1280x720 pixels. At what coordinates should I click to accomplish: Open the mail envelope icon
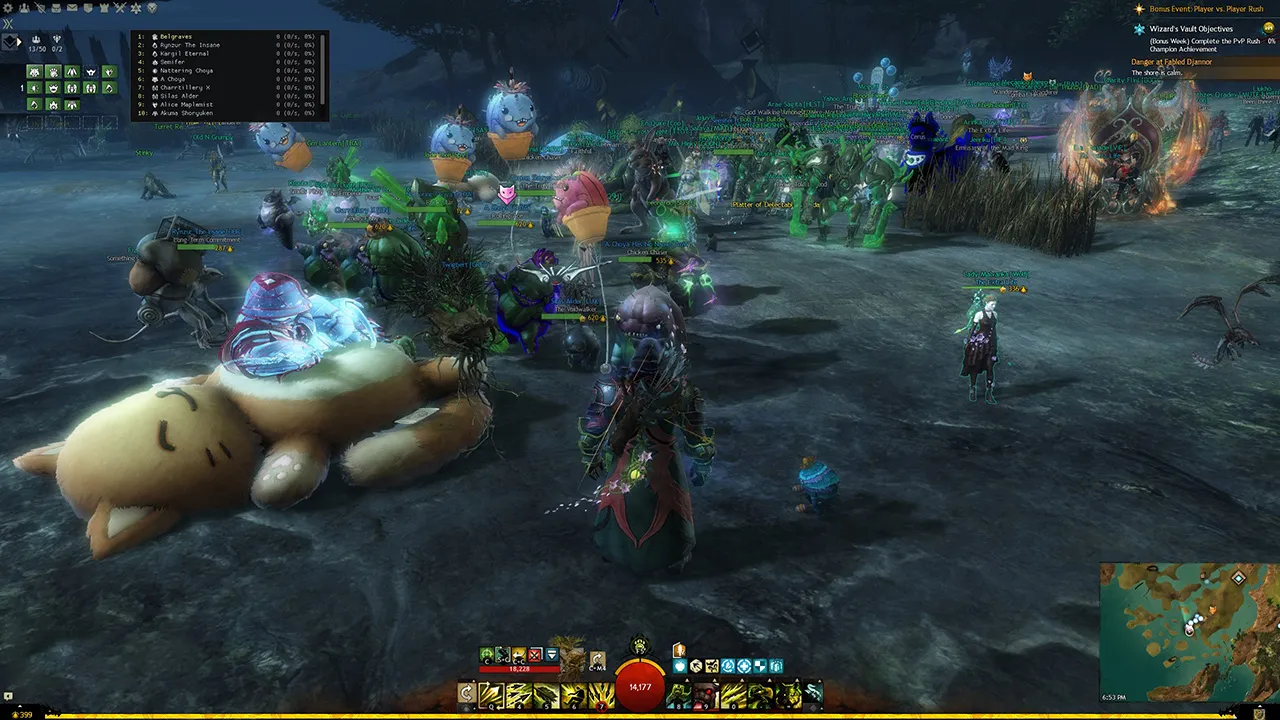click(x=72, y=7)
